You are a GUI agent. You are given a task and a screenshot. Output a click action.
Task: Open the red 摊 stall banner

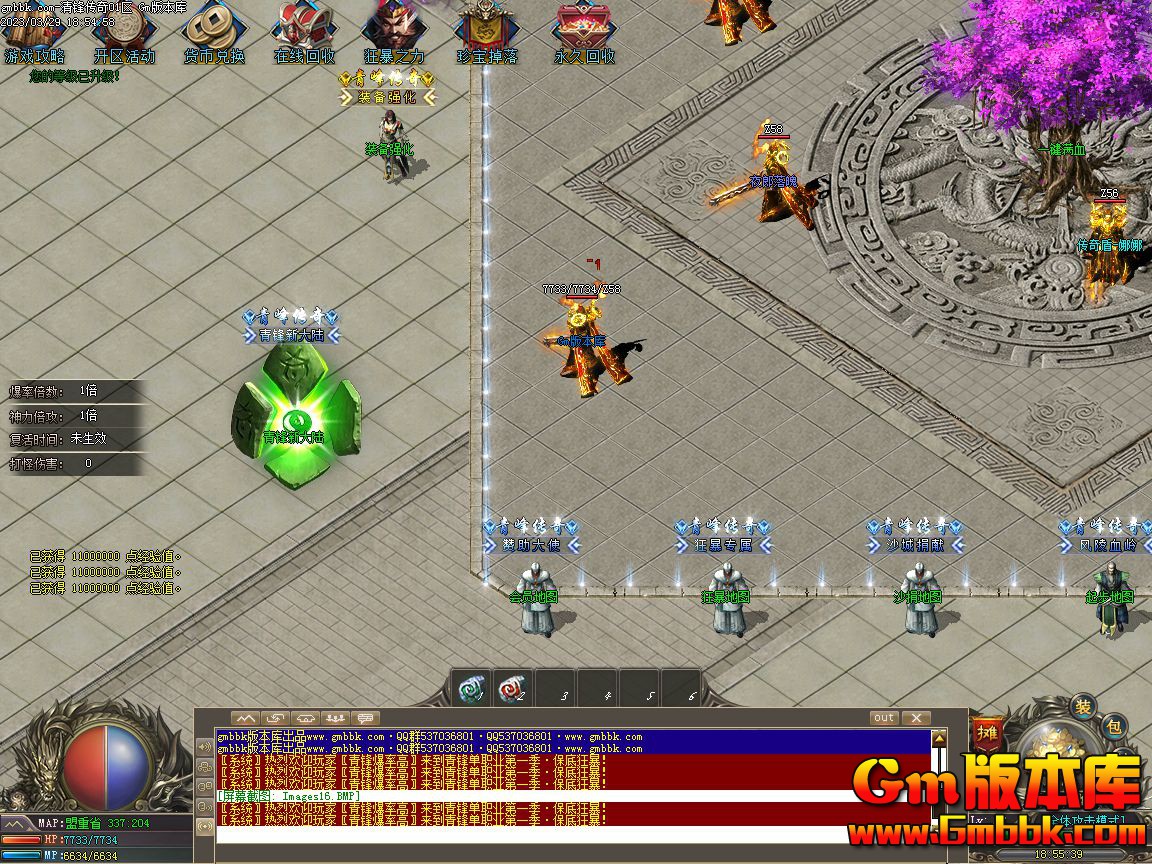[987, 732]
